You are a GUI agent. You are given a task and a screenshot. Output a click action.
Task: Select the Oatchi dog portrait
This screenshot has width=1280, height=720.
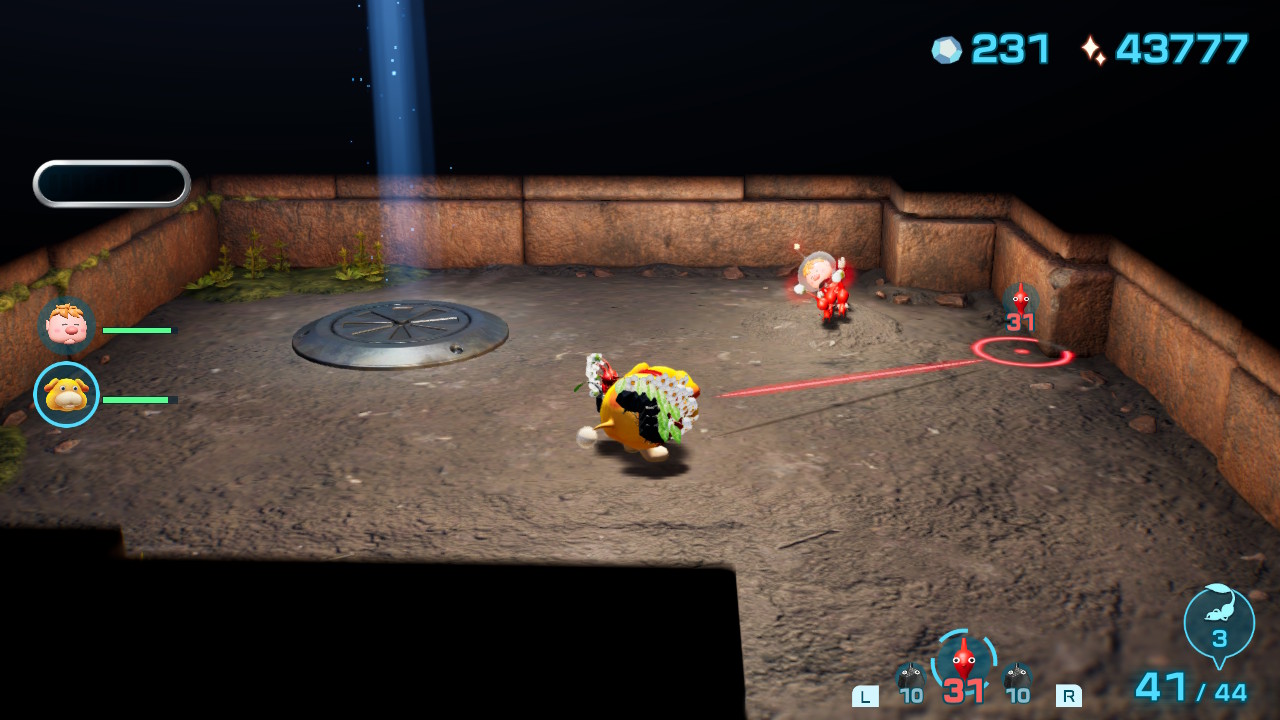67,395
